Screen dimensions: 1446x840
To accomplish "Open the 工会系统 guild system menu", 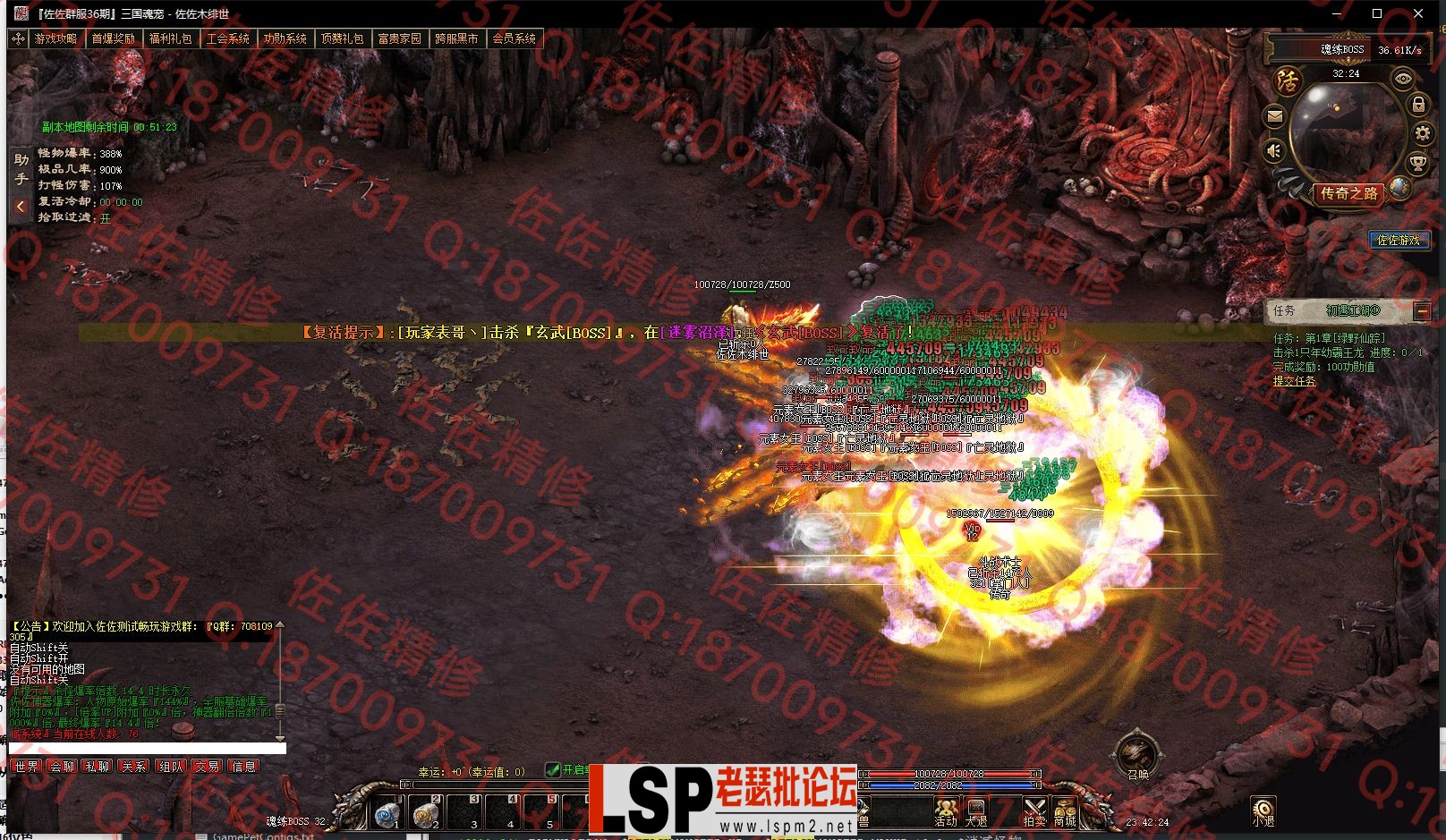I will coord(227,38).
